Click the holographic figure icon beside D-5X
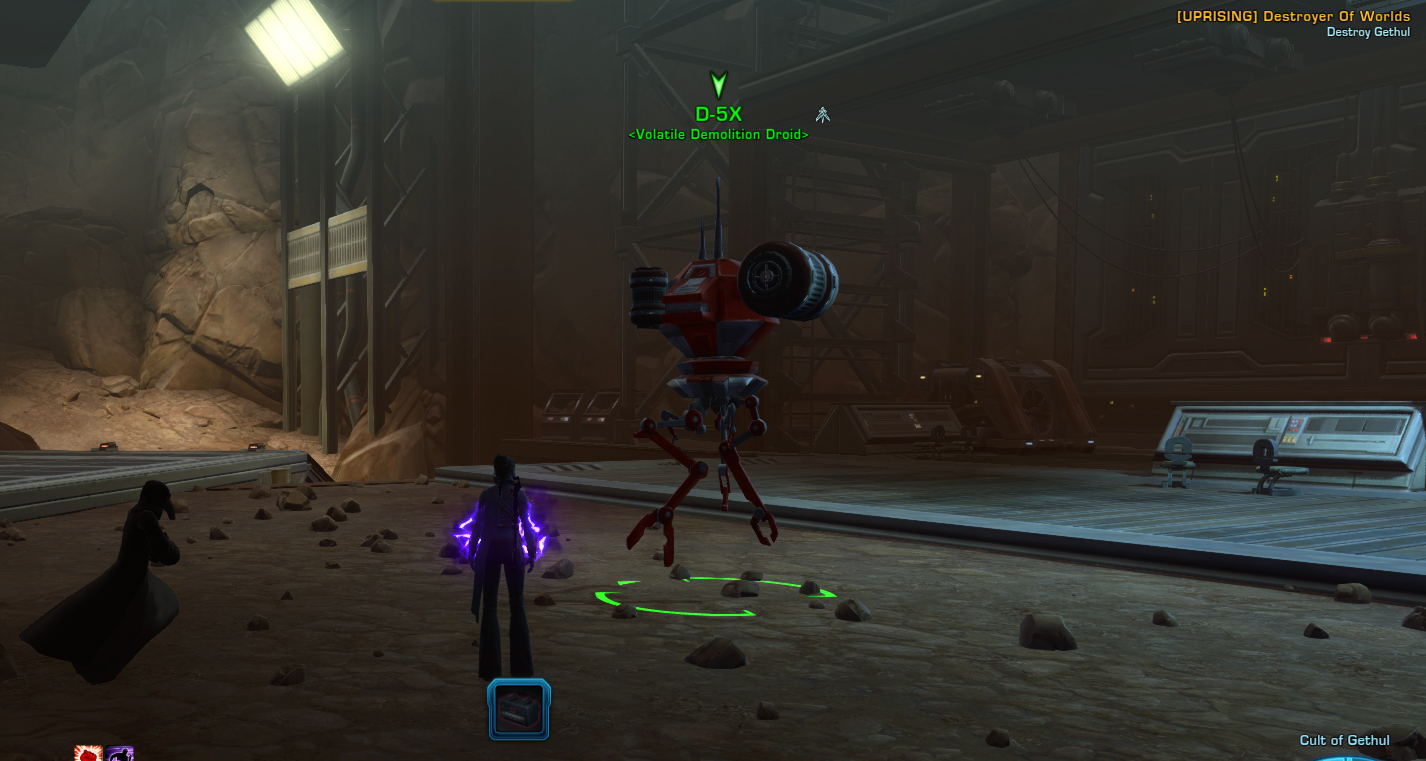The image size is (1426, 761). (x=822, y=115)
